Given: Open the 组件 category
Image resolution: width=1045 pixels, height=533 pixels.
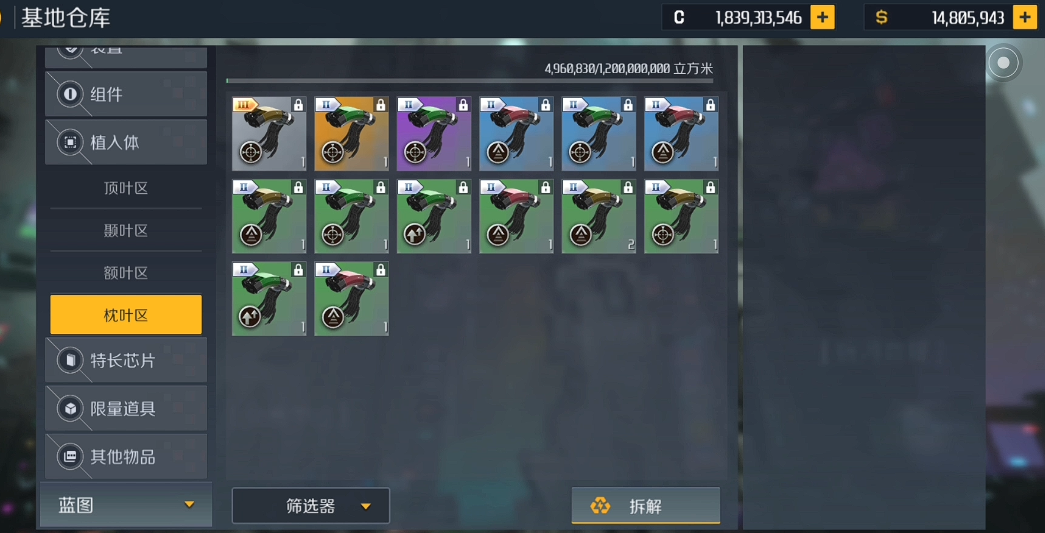Looking at the screenshot, I should pos(126,95).
